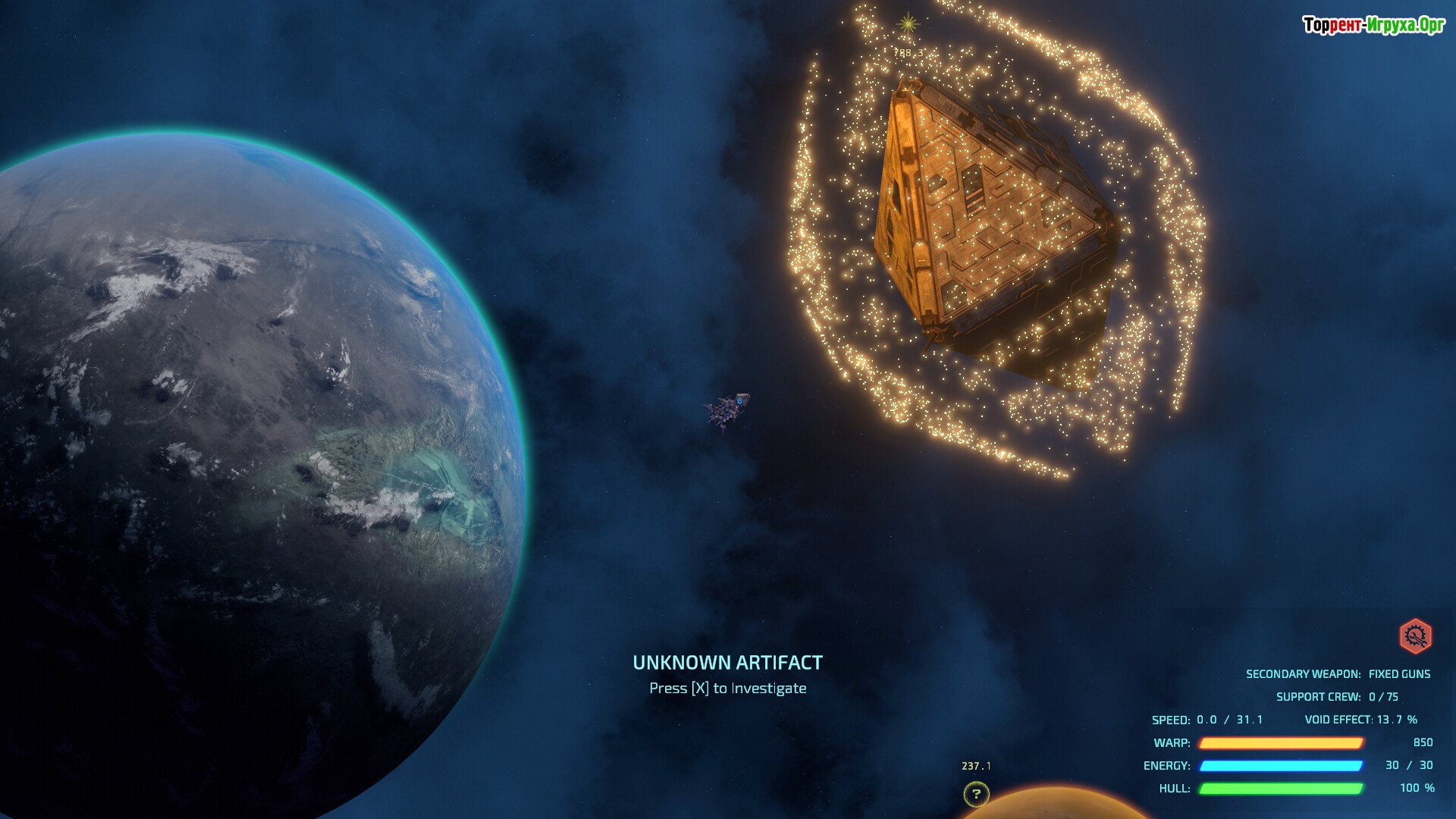Select the green star waypoint marker

(x=908, y=24)
